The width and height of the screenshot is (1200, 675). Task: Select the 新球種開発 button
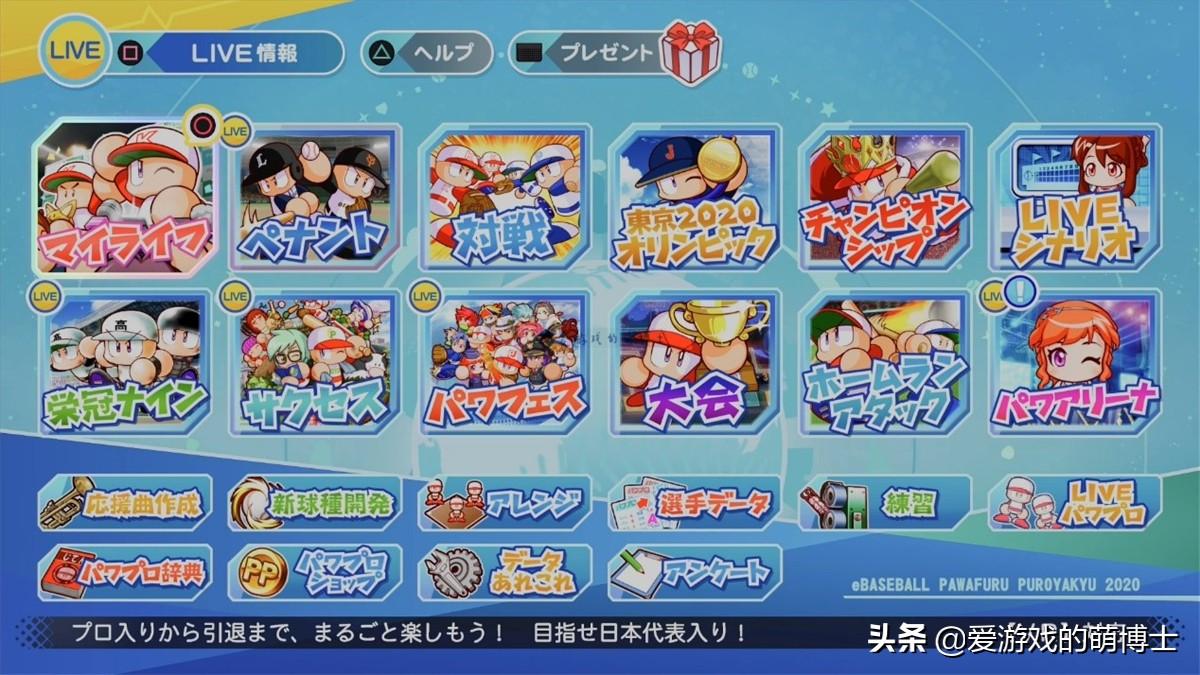[315, 502]
